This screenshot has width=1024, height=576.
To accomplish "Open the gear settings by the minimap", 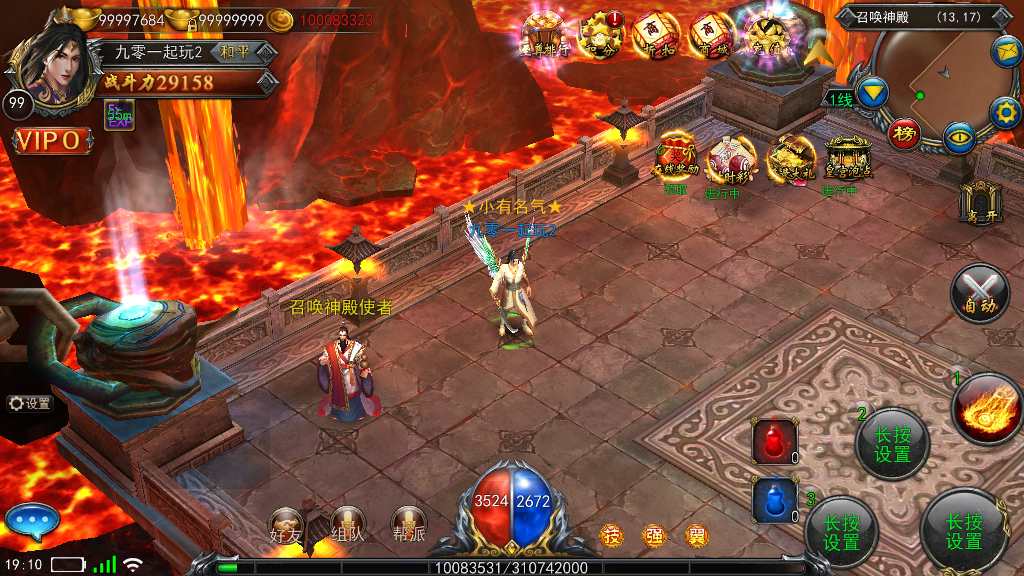I will (1004, 112).
